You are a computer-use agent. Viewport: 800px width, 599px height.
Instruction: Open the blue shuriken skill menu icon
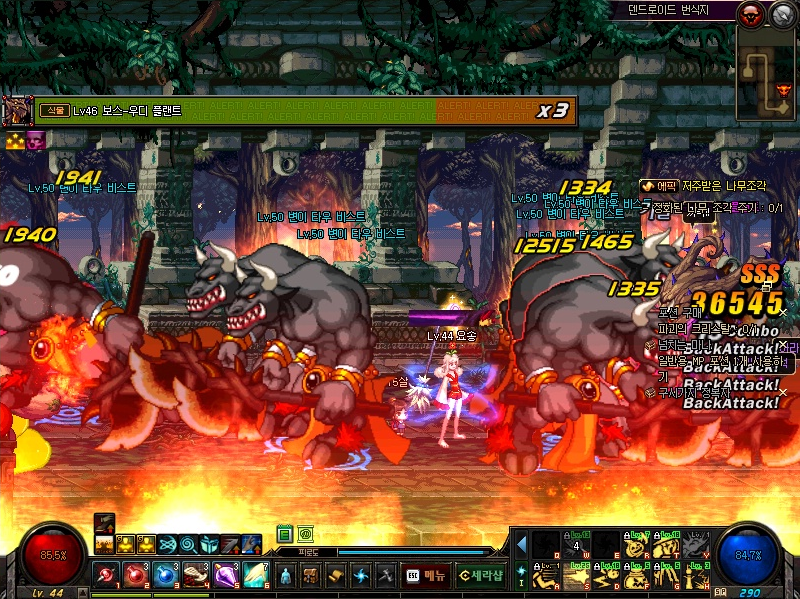(x=361, y=575)
